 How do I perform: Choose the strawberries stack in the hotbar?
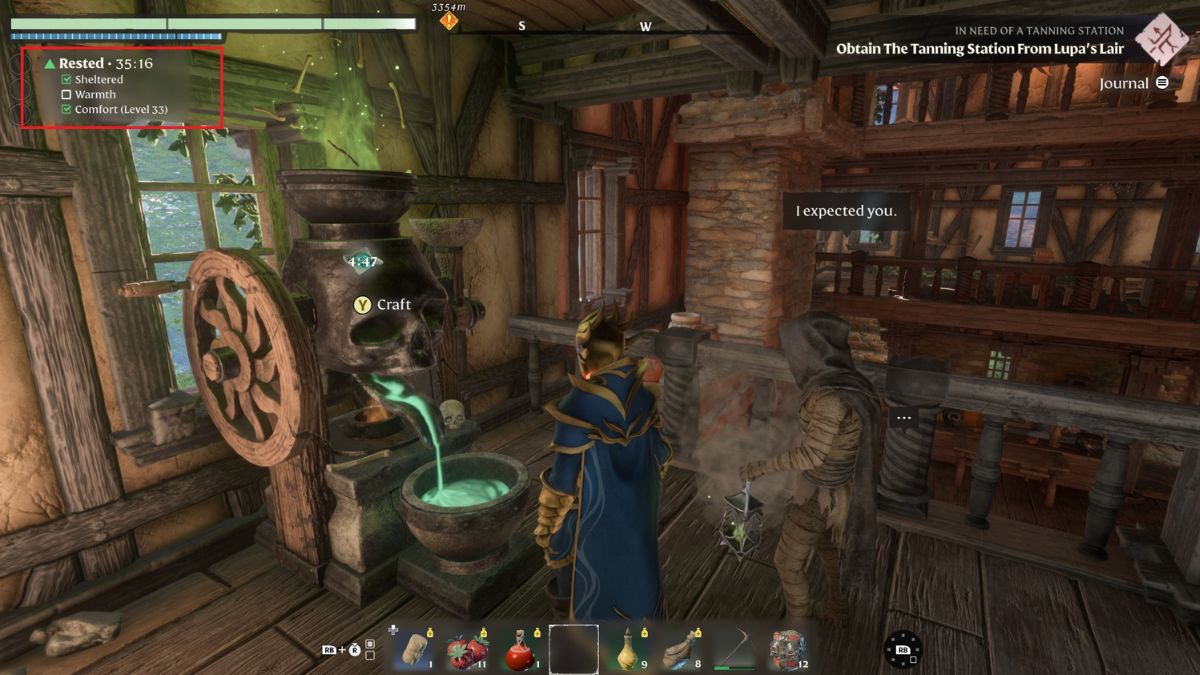(x=465, y=648)
